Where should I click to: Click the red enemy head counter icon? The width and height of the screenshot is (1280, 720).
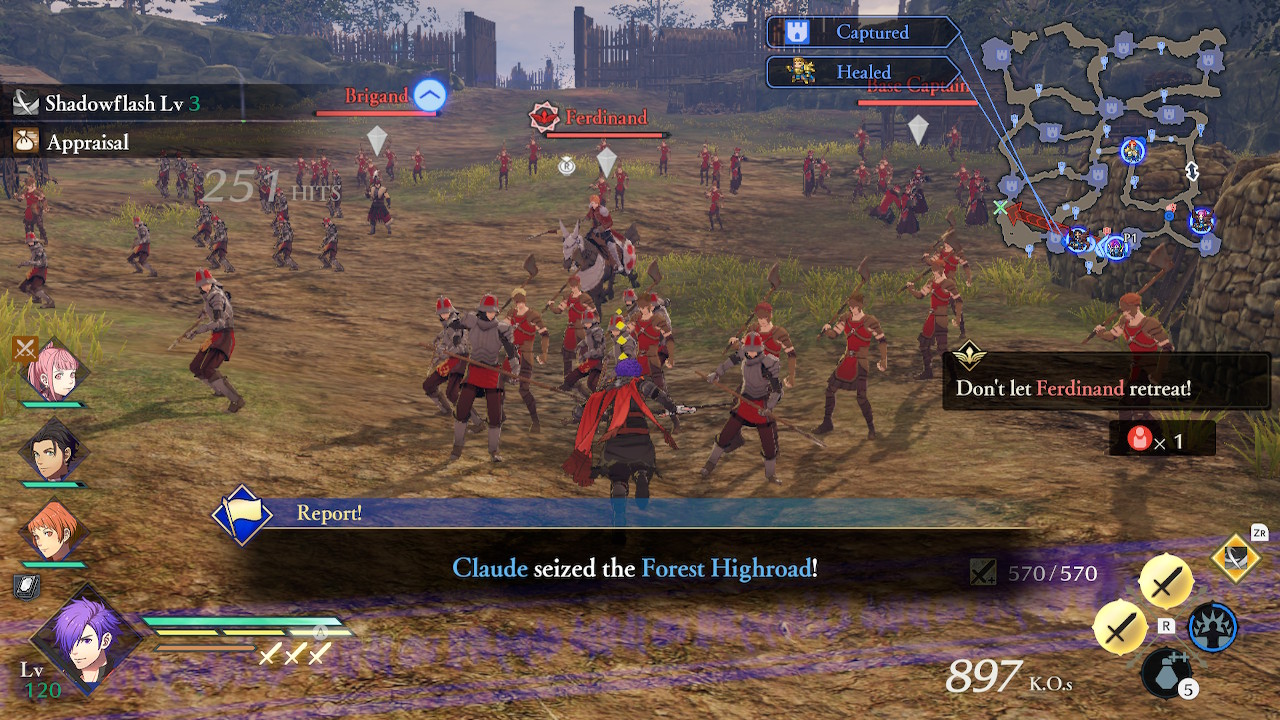coord(1139,438)
